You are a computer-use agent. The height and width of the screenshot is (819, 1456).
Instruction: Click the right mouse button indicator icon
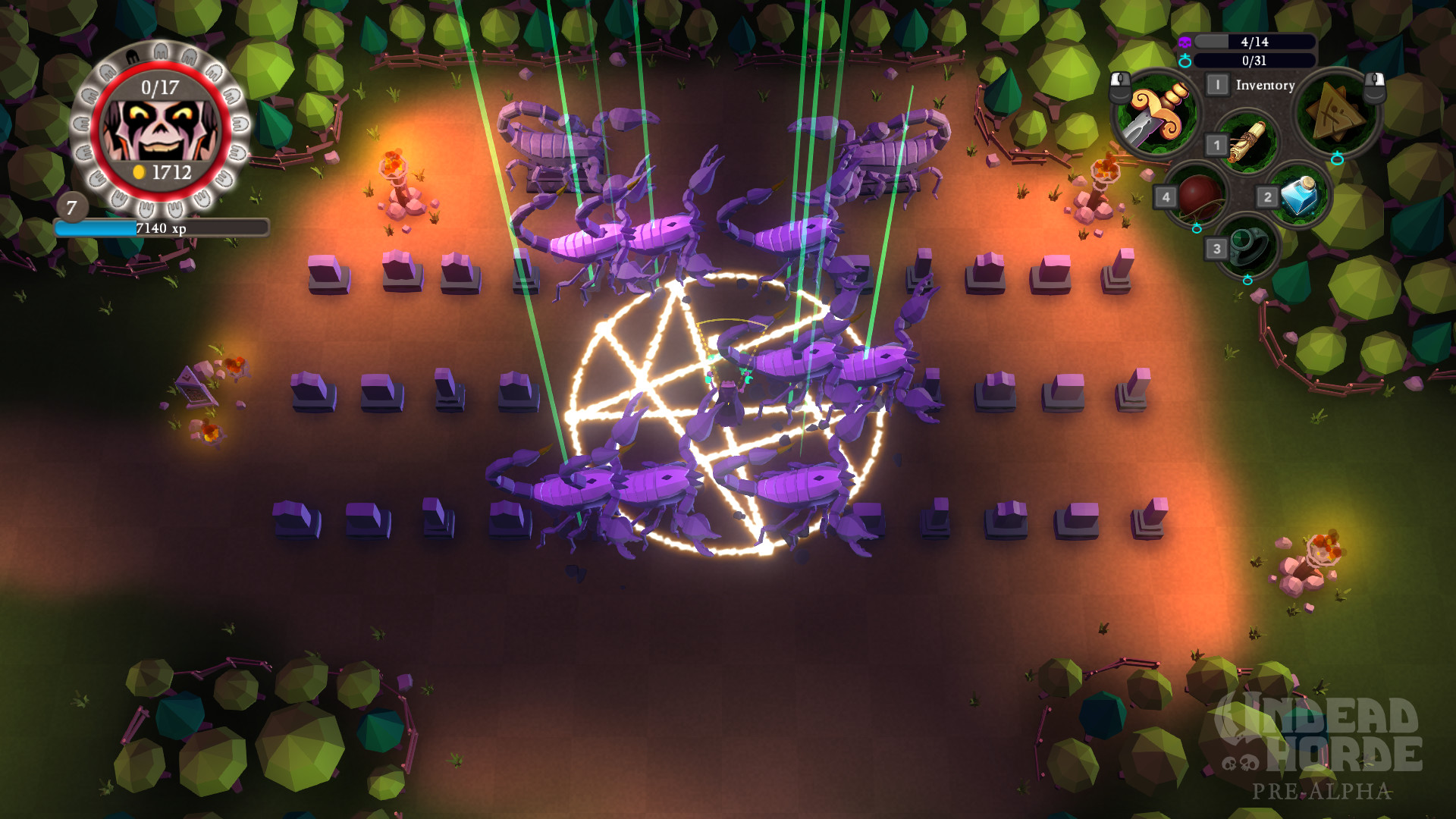click(x=1374, y=88)
